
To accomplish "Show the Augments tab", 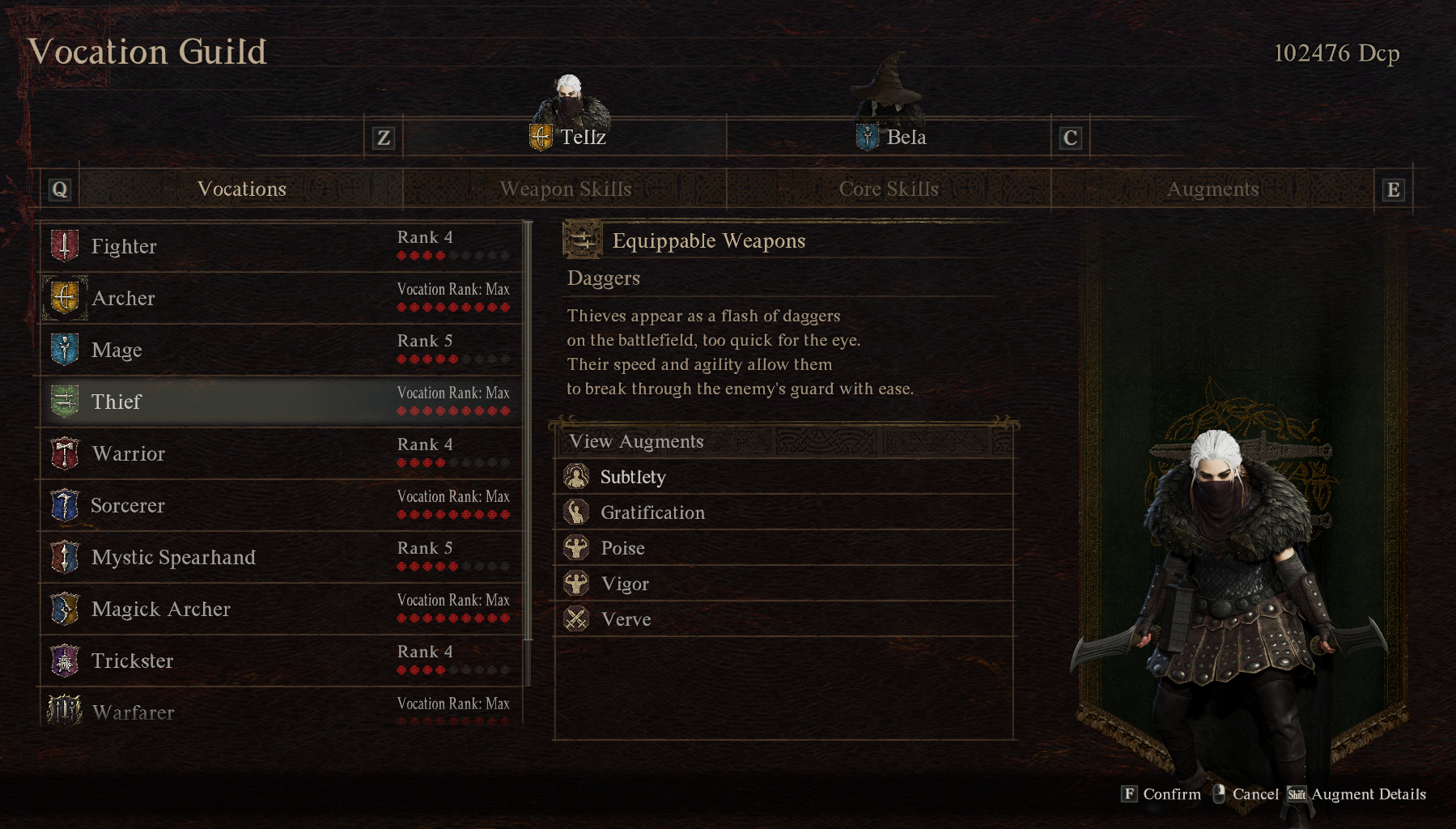I will click(1212, 189).
